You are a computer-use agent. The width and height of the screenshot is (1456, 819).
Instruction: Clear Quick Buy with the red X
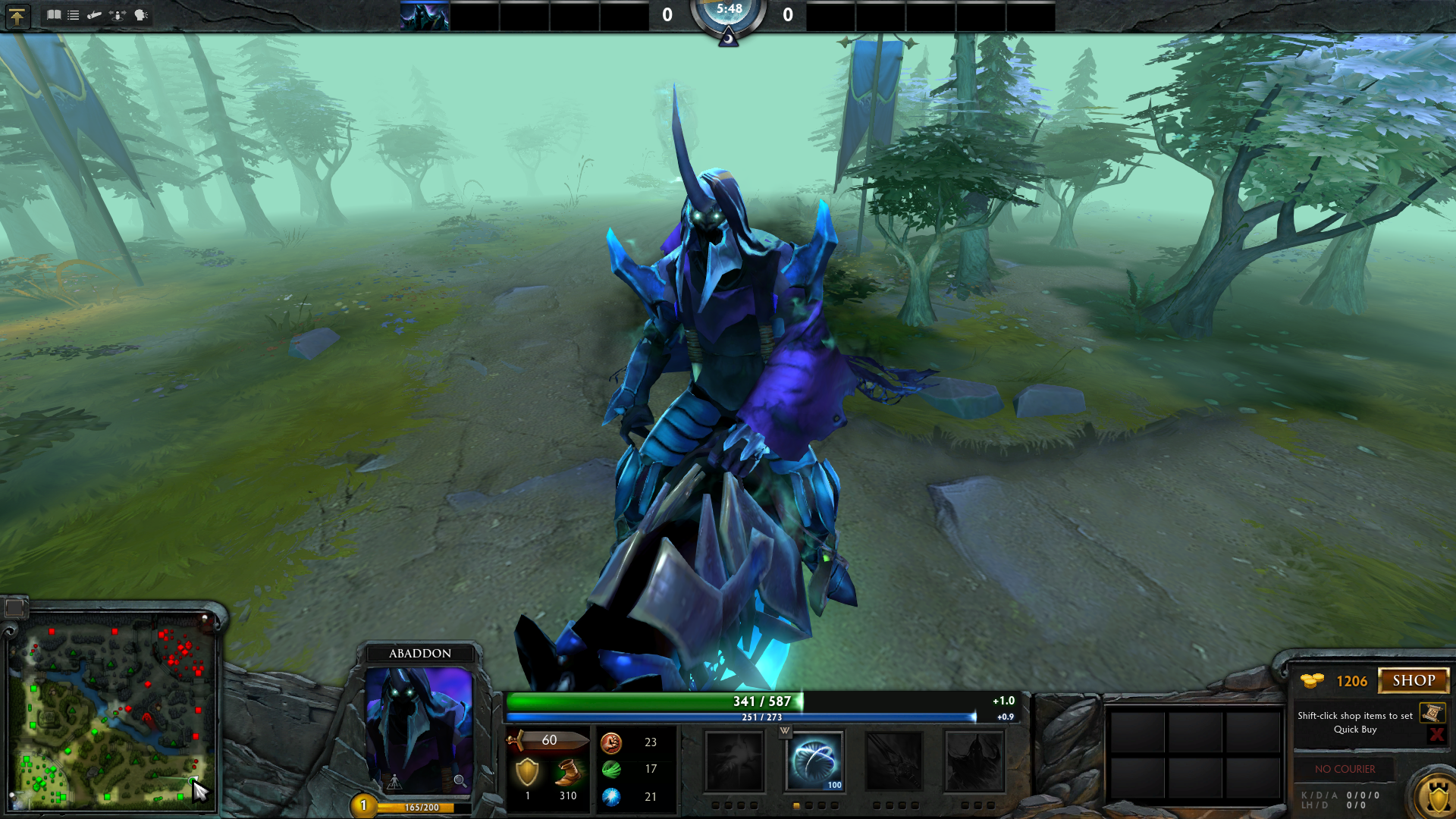(1436, 734)
